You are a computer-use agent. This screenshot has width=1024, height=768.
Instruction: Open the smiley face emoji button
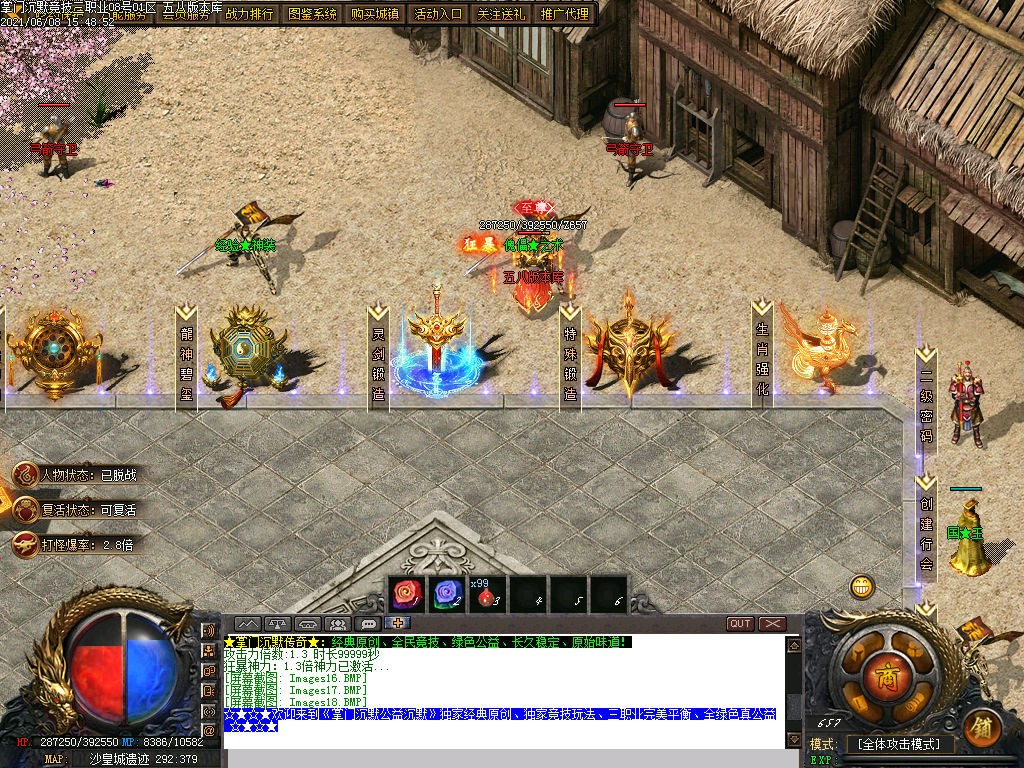click(862, 587)
